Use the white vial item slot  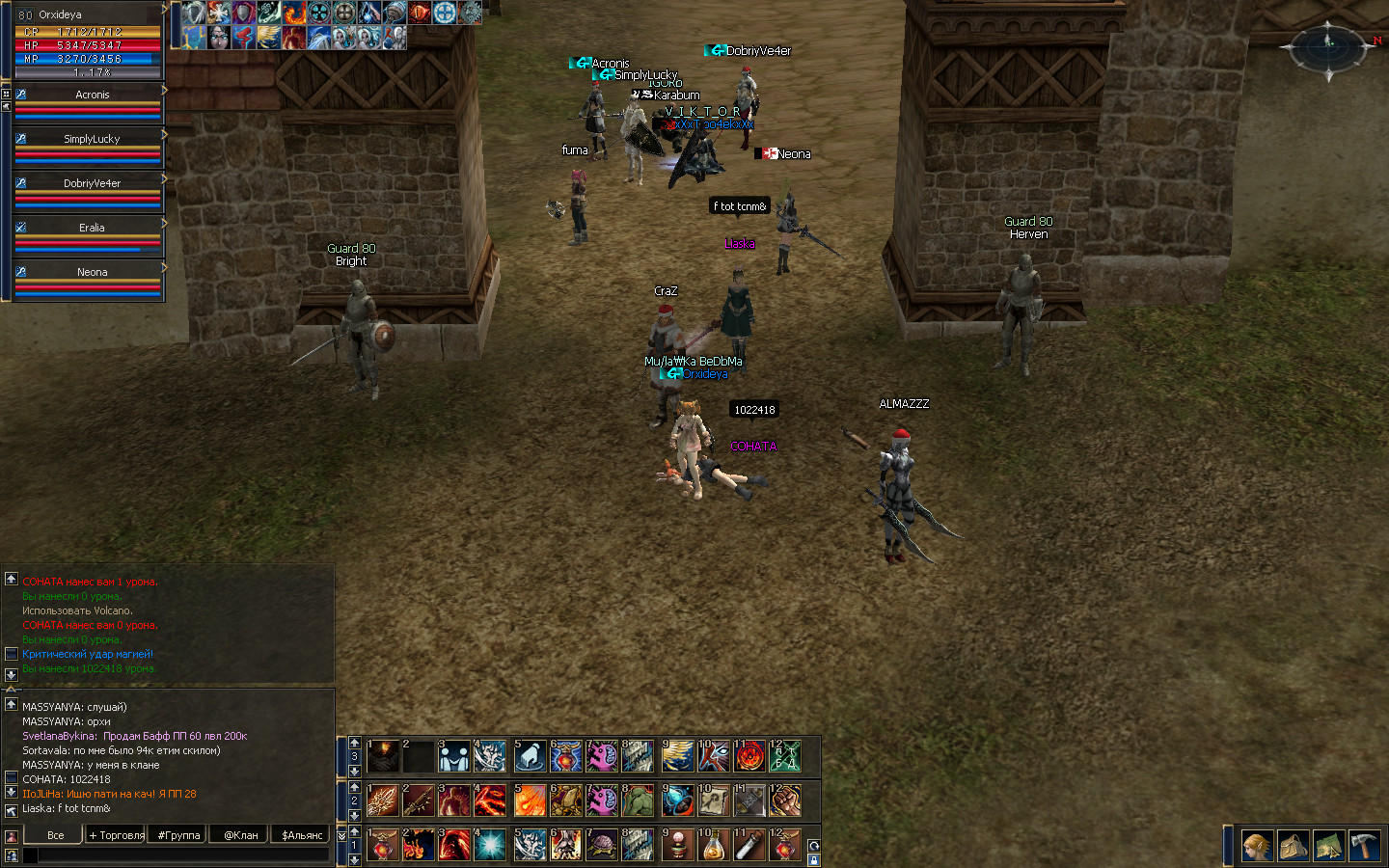coord(749,845)
